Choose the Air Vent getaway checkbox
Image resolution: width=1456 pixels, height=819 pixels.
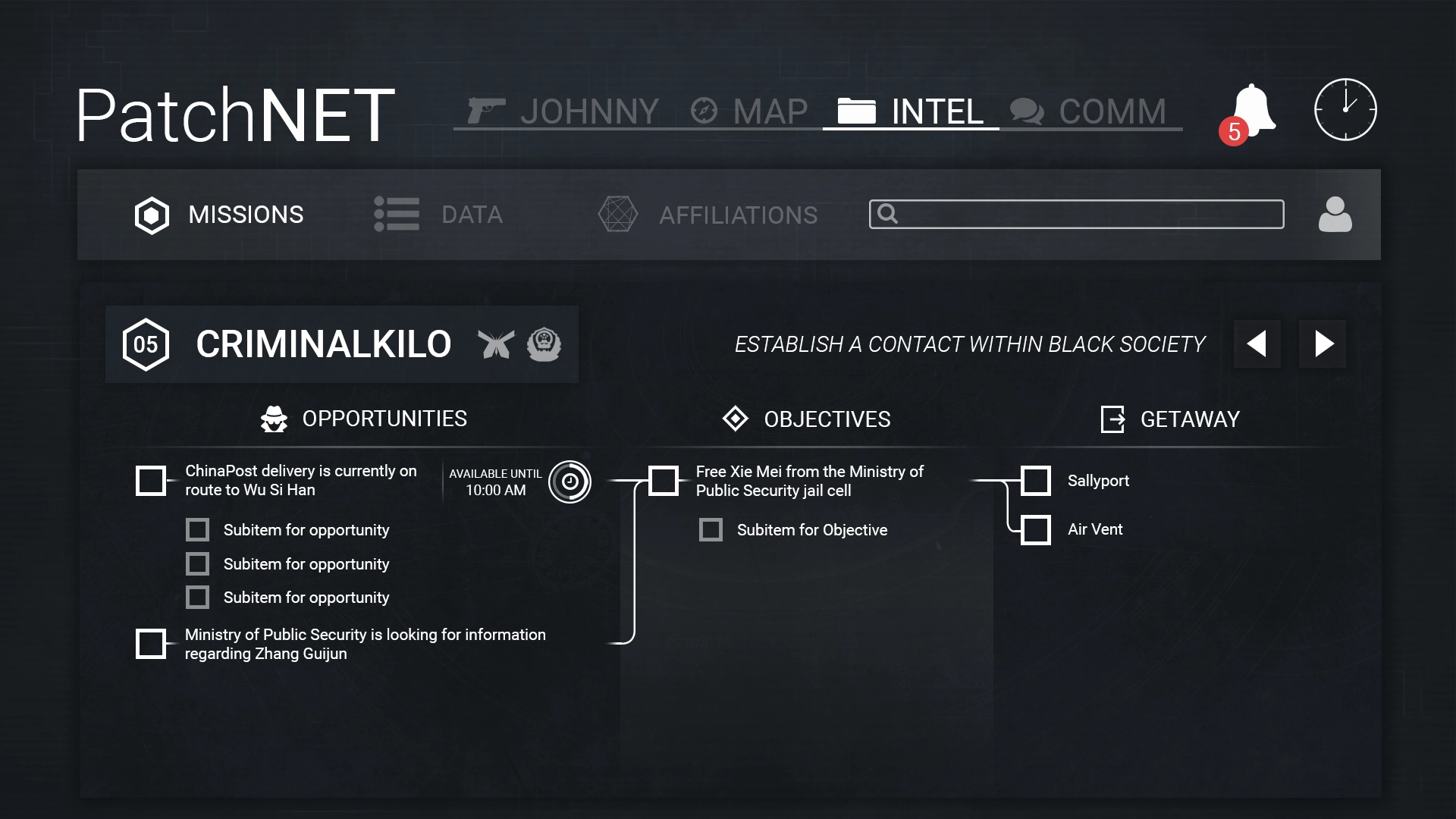coord(1036,530)
